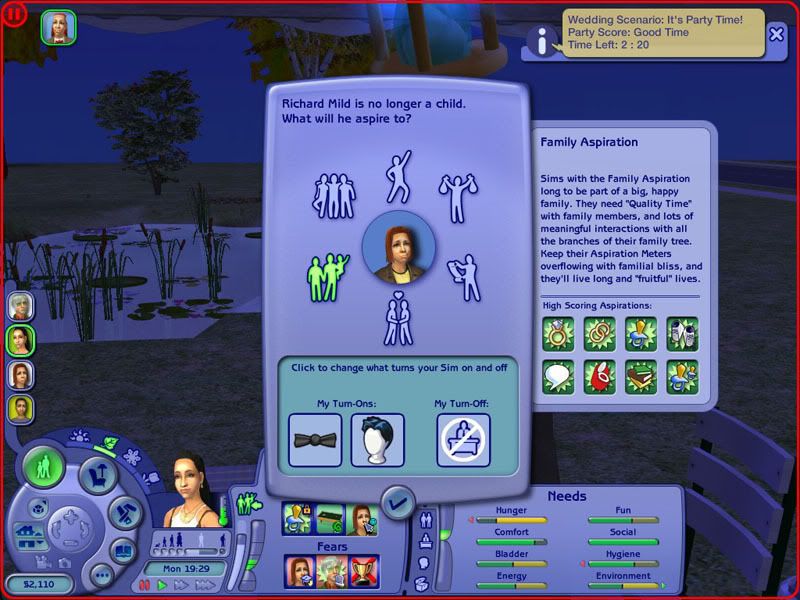Open the options ellipsis button
Image resolution: width=800 pixels, height=600 pixels.
coord(100,575)
